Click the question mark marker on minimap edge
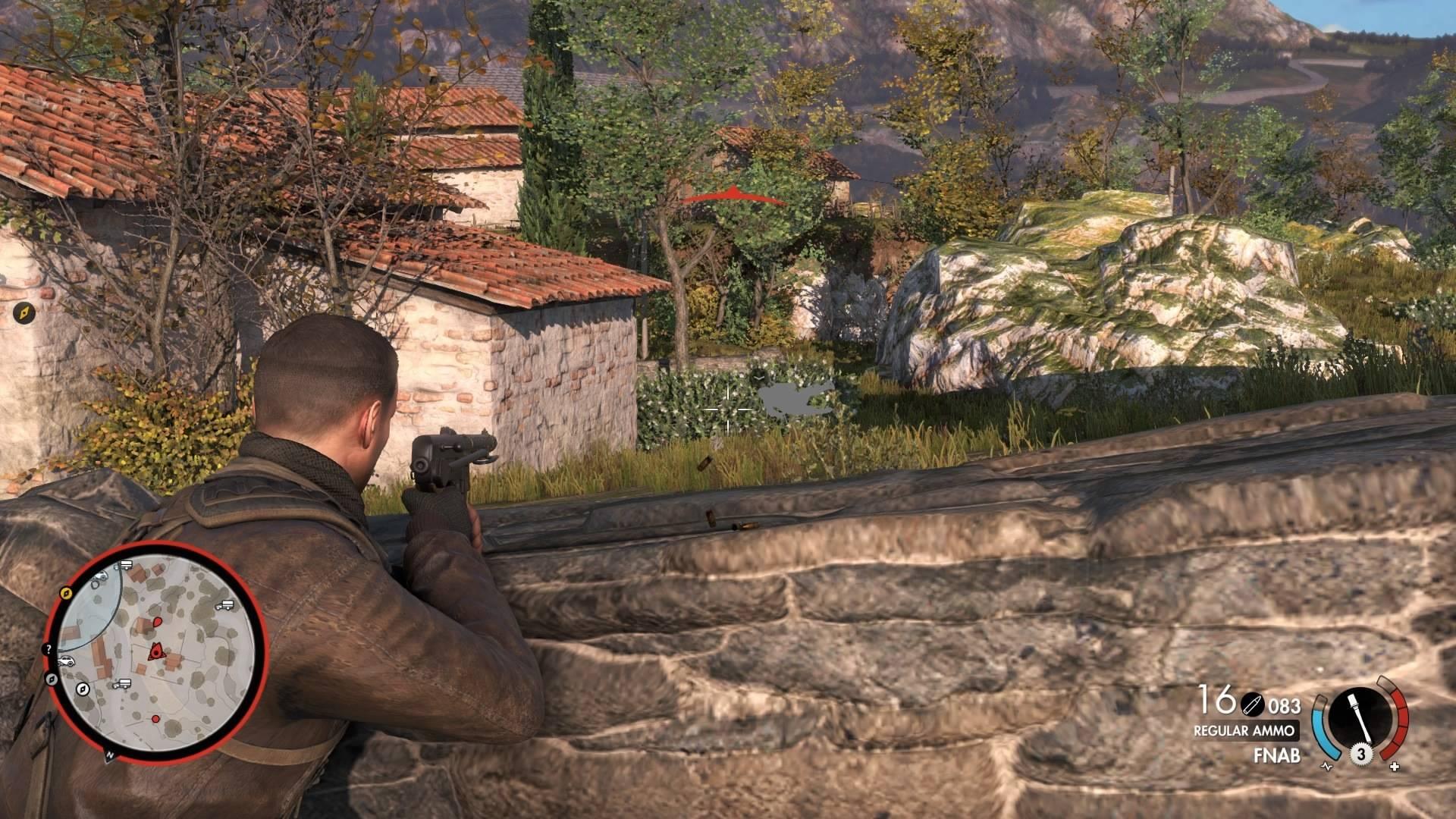Image resolution: width=1456 pixels, height=819 pixels. click(x=48, y=649)
